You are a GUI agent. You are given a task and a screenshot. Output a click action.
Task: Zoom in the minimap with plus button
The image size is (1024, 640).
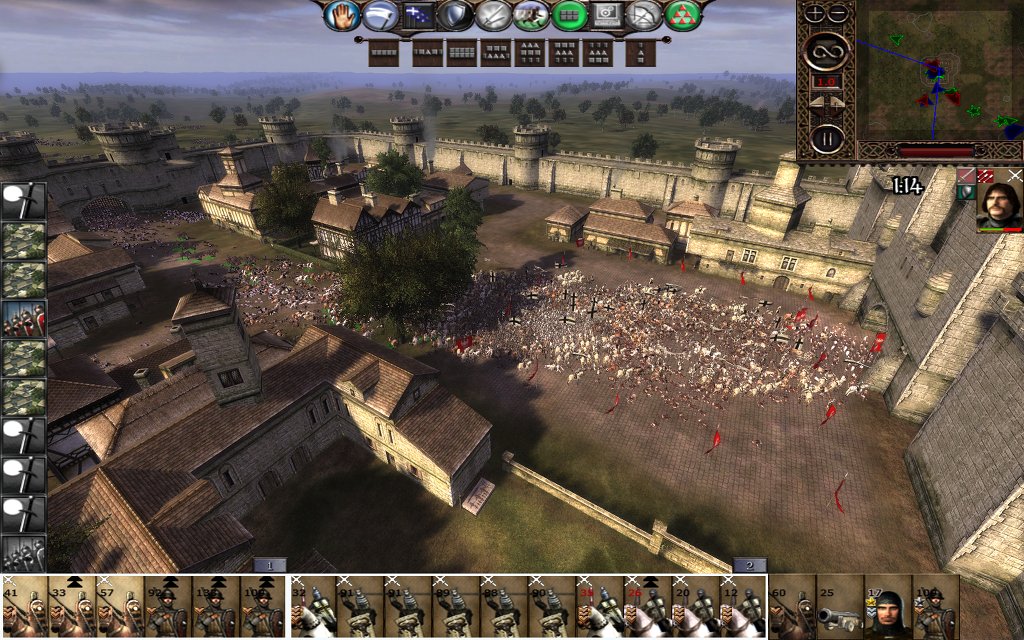(815, 13)
